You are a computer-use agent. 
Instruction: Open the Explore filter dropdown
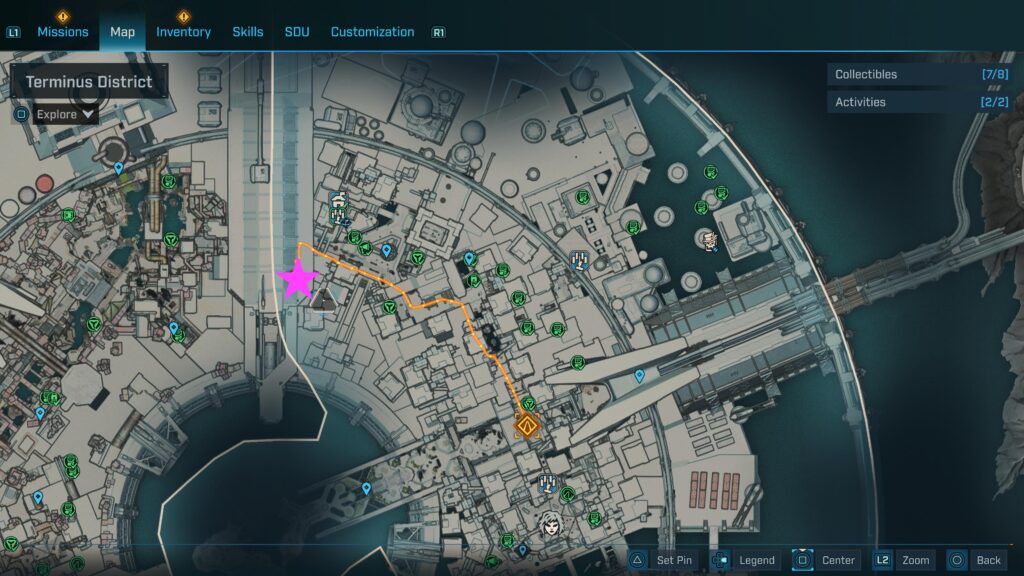[66, 114]
